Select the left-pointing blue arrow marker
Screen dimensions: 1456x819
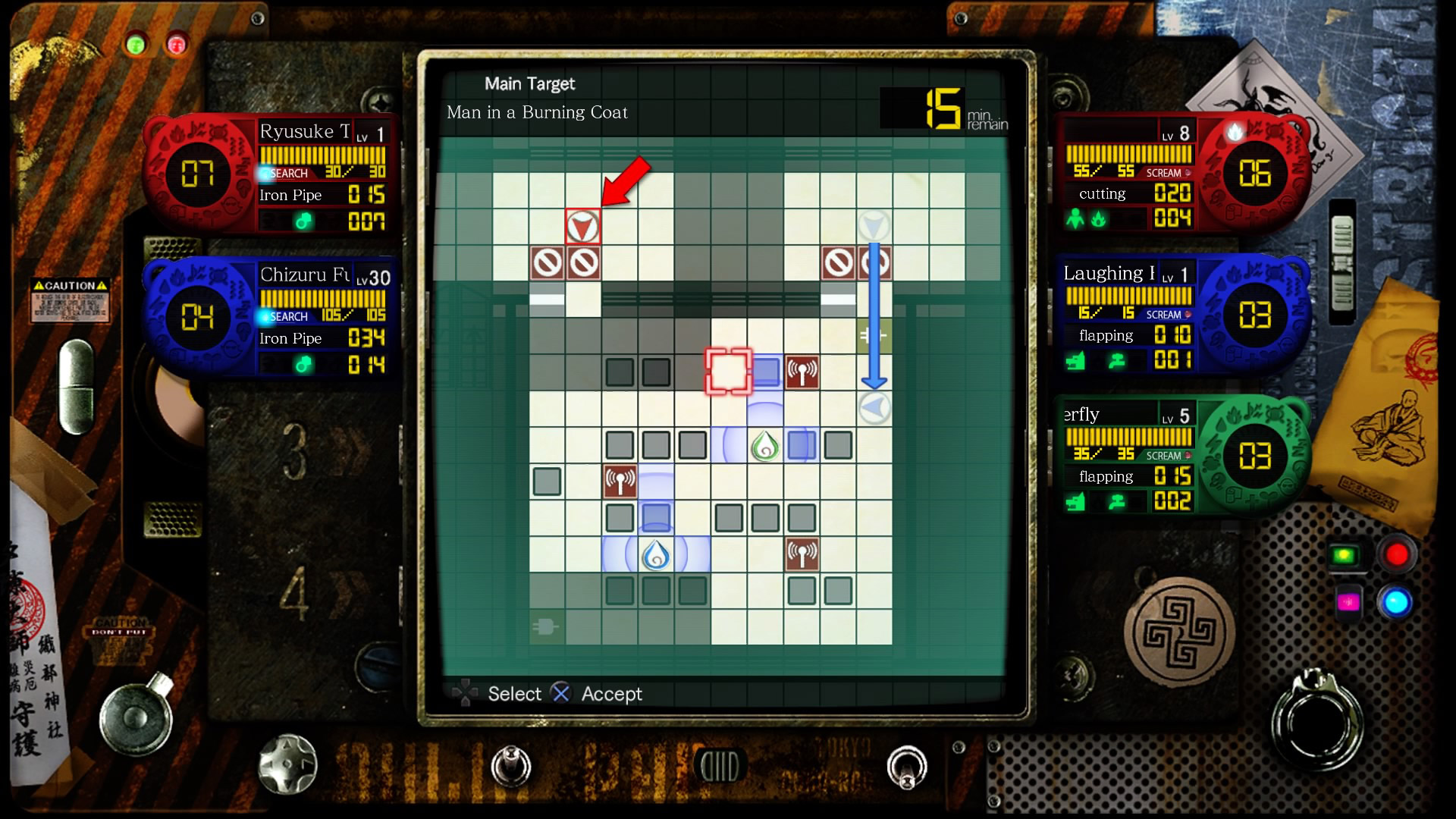coord(874,409)
